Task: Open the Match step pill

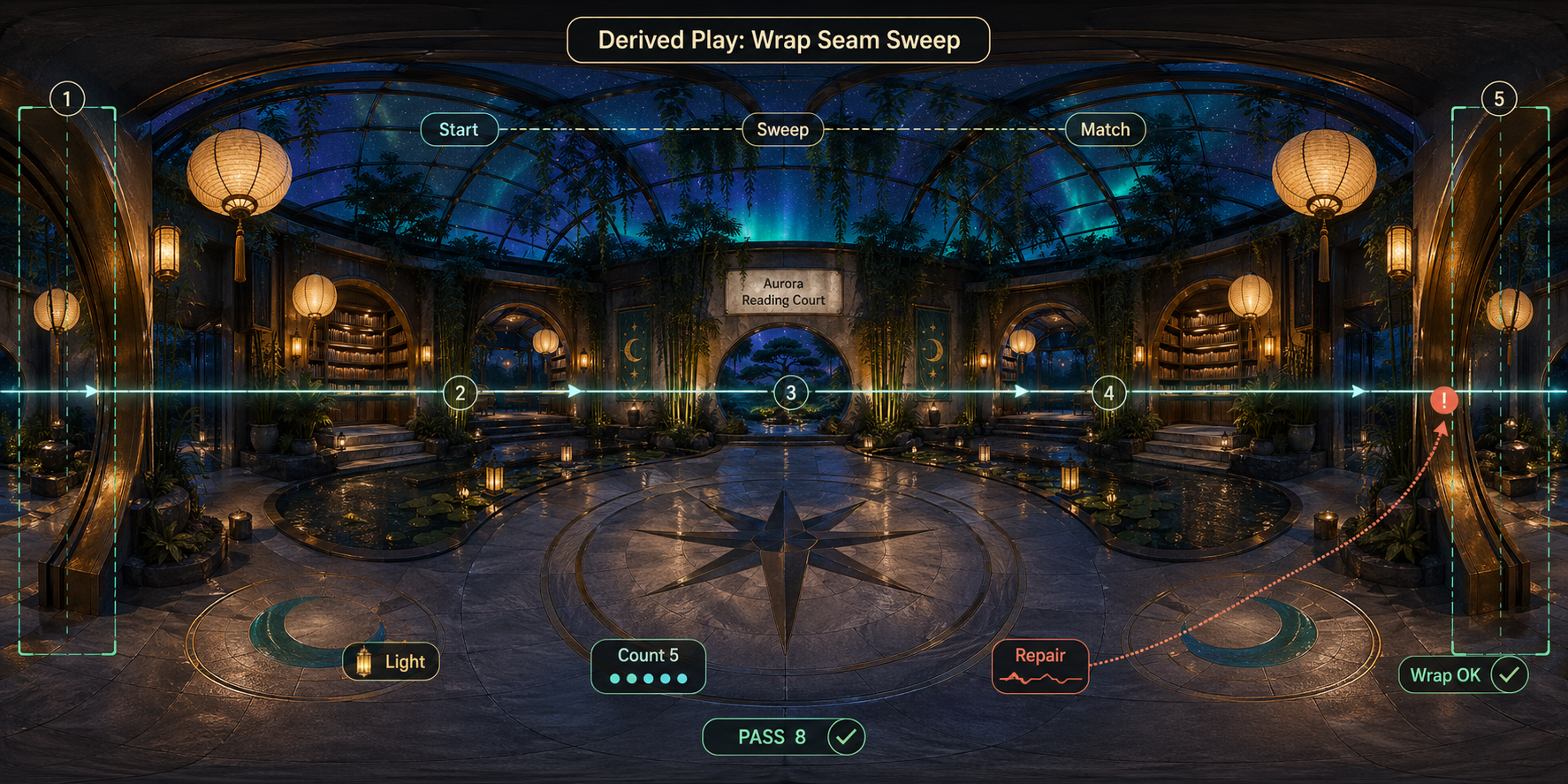Action: click(x=1105, y=130)
